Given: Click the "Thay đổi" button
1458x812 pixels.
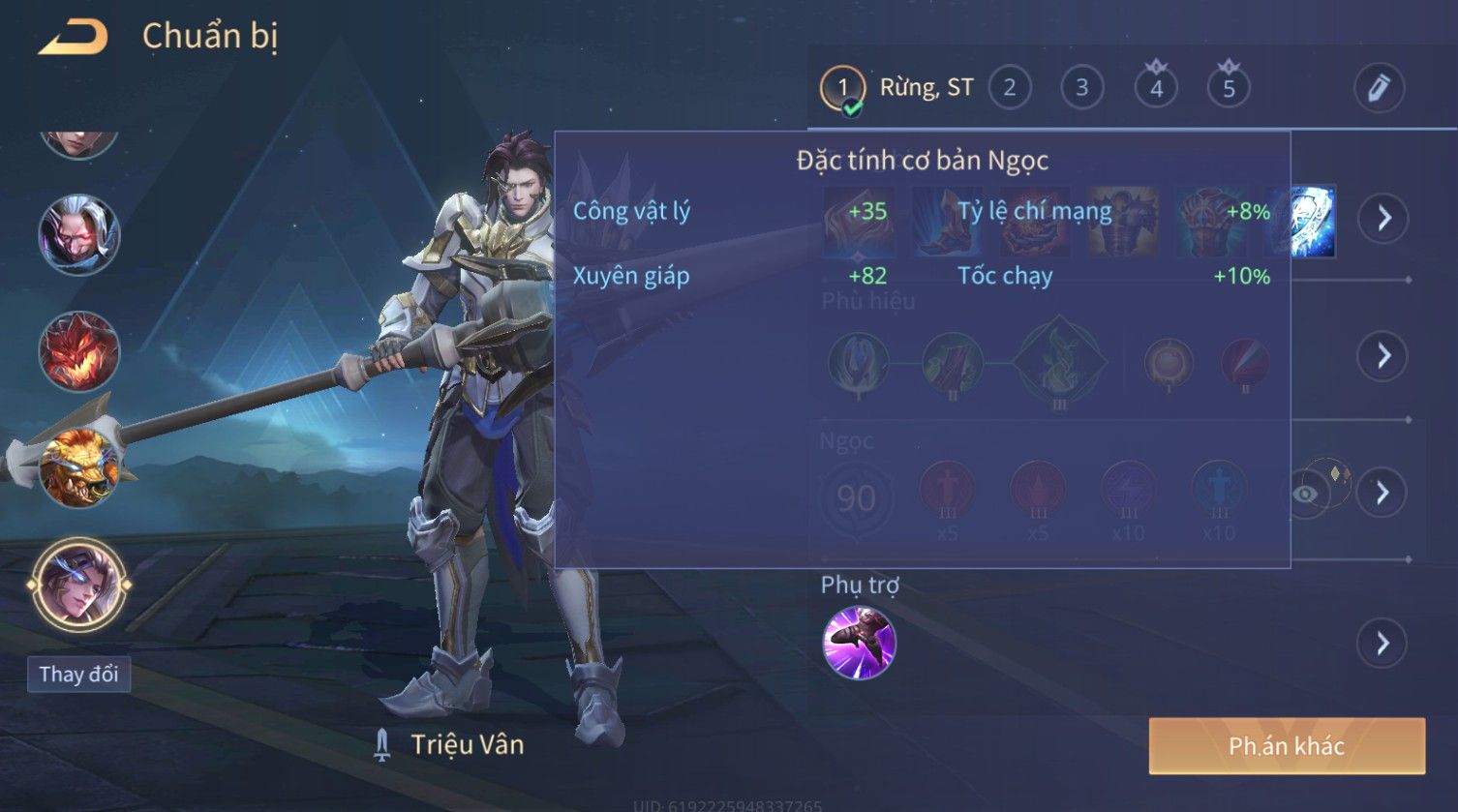Looking at the screenshot, I should pos(79,674).
